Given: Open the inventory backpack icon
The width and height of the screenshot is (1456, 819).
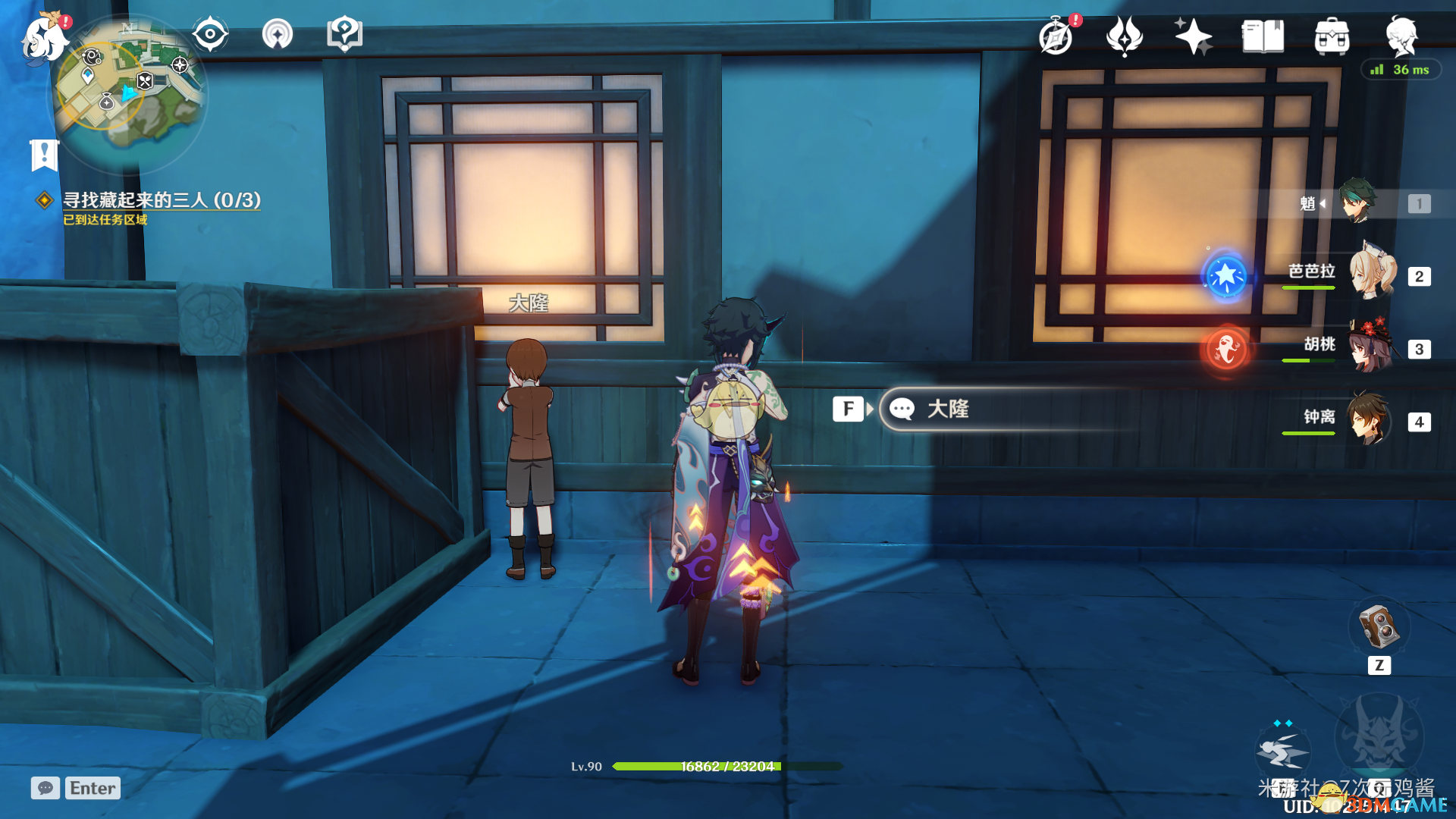Looking at the screenshot, I should [1332, 36].
